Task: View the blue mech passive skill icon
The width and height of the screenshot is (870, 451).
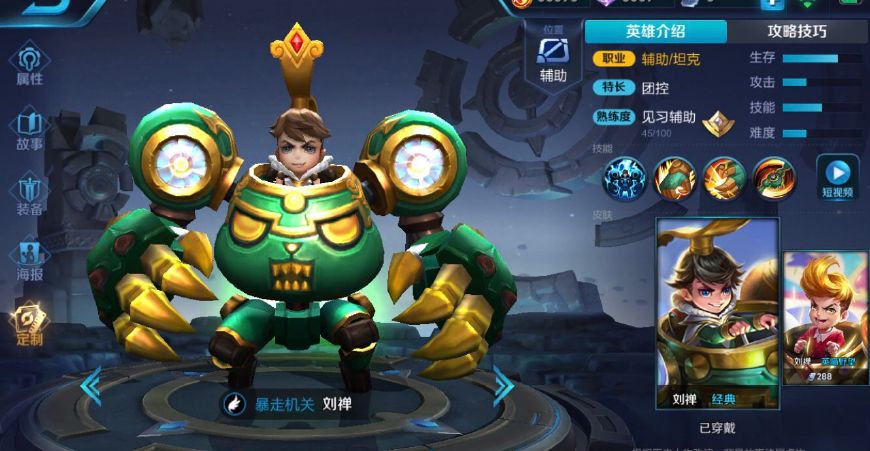Action: point(627,178)
